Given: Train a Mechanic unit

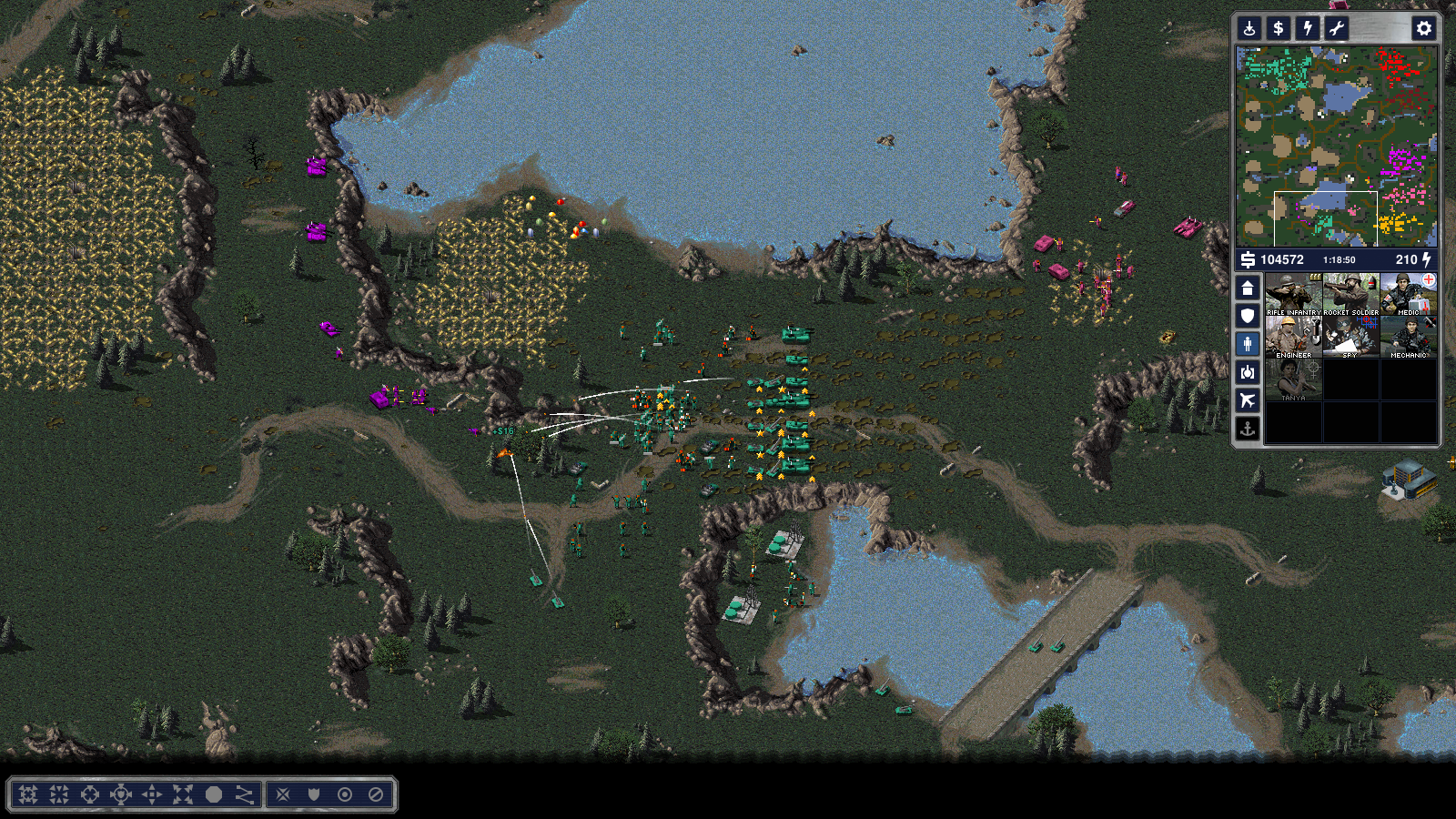Looking at the screenshot, I should pyautogui.click(x=1408, y=337).
